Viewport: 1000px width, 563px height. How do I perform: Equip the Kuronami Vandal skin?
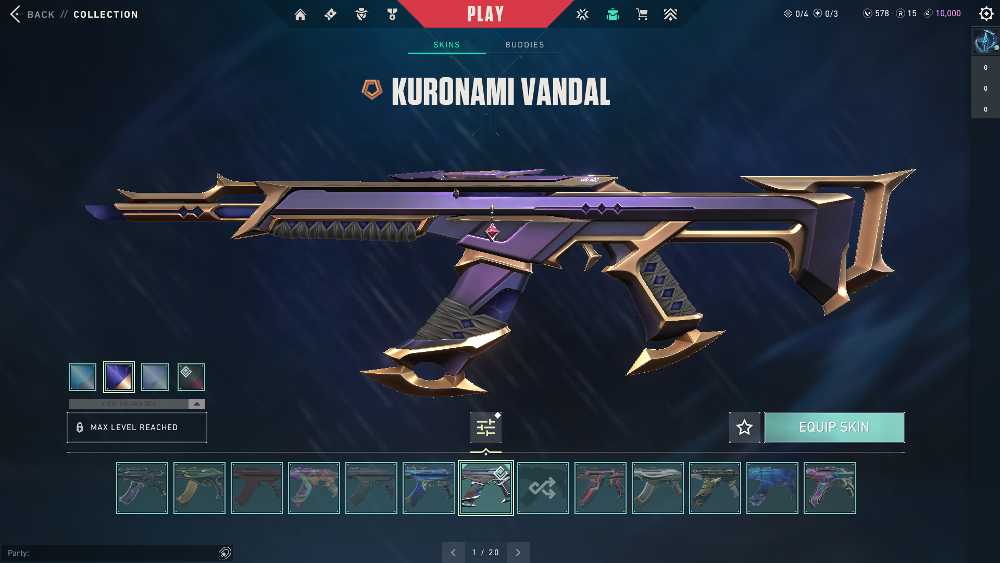[x=834, y=427]
